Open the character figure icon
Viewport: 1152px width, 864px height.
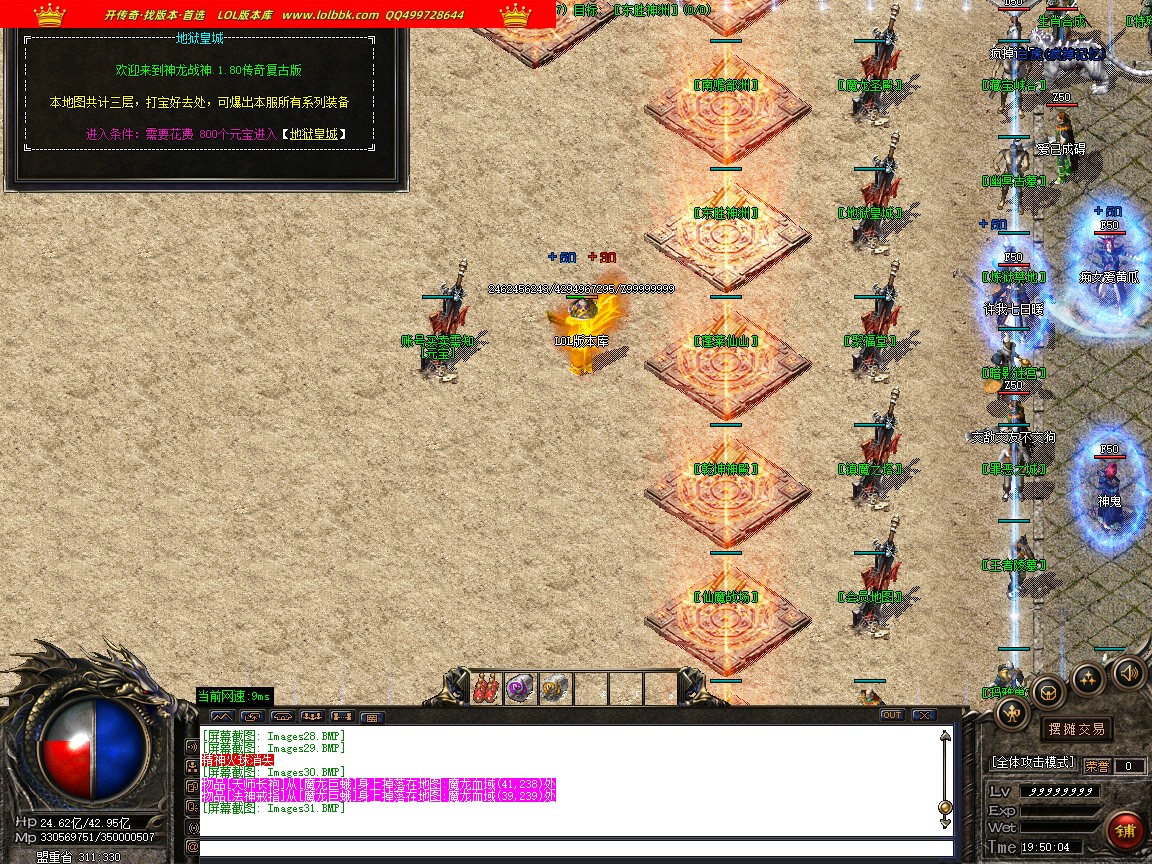pyautogui.click(x=1013, y=712)
